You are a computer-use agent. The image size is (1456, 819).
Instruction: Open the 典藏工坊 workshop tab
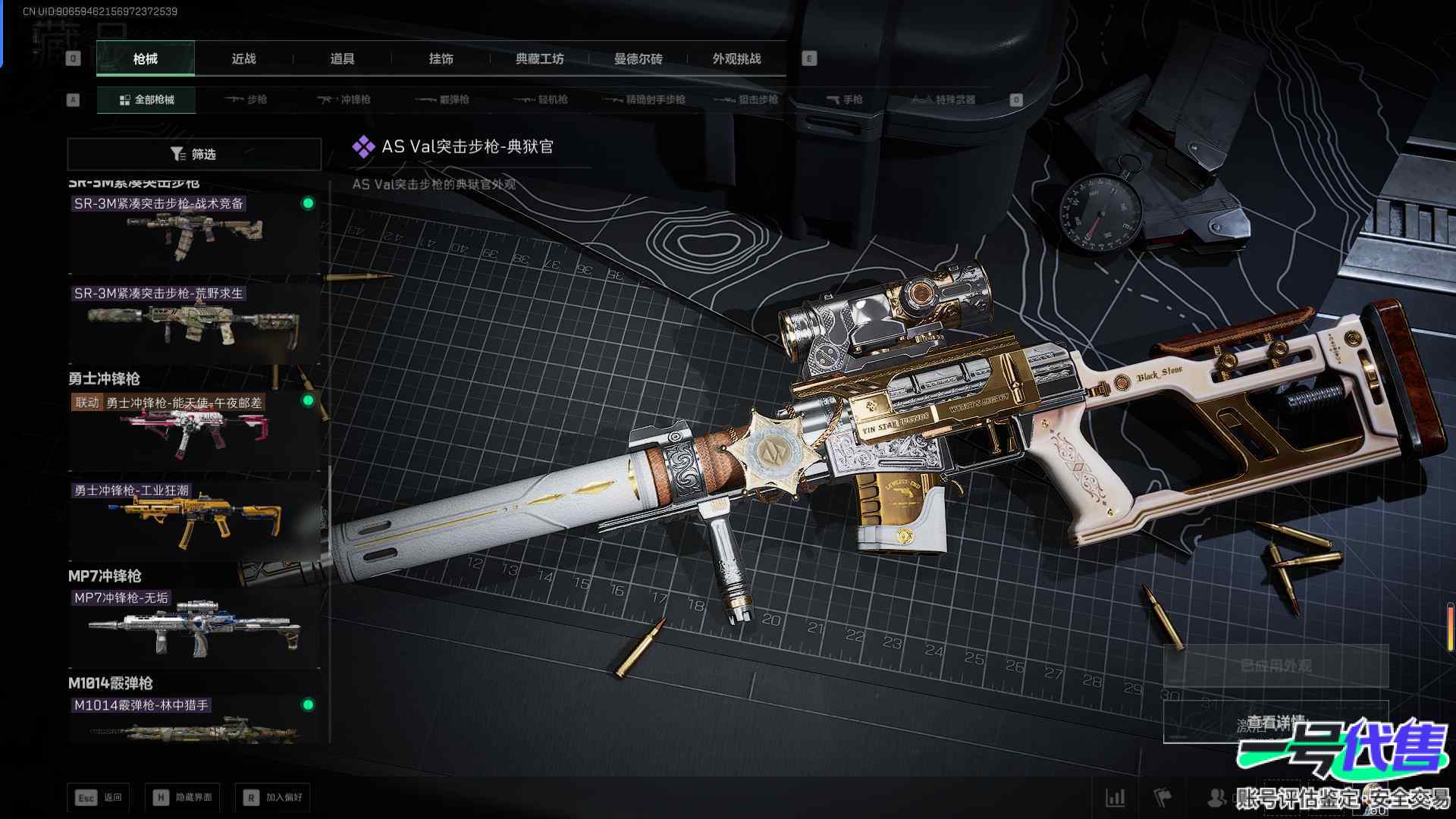[x=539, y=58]
